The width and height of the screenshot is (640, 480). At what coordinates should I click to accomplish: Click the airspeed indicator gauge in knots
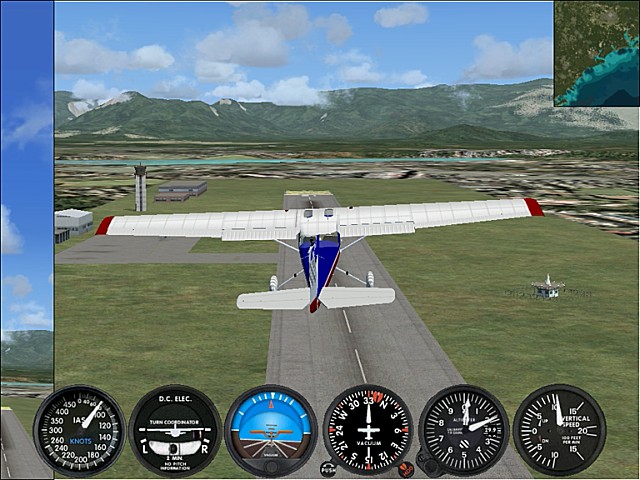click(x=79, y=430)
